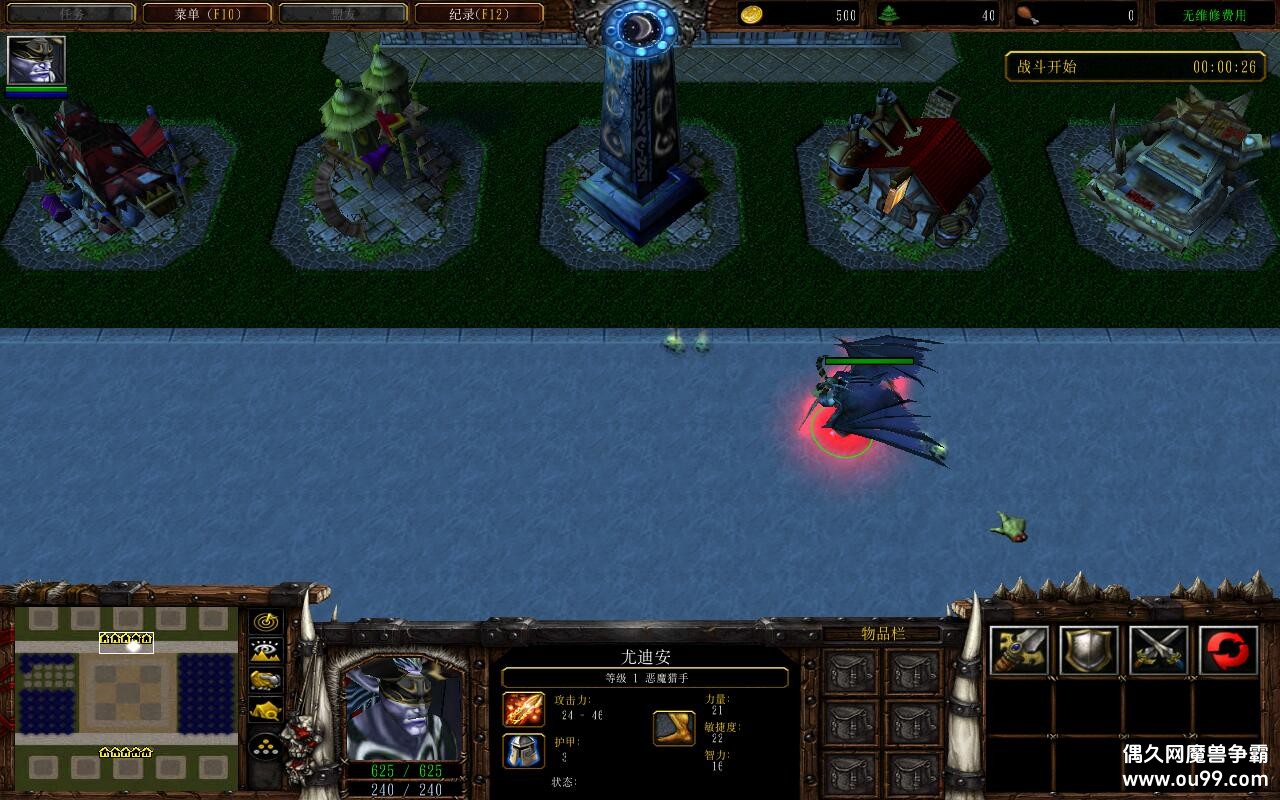Viewport: 1280px width, 800px height.
Task: Activate the minimap signal ping button
Action: click(x=265, y=622)
